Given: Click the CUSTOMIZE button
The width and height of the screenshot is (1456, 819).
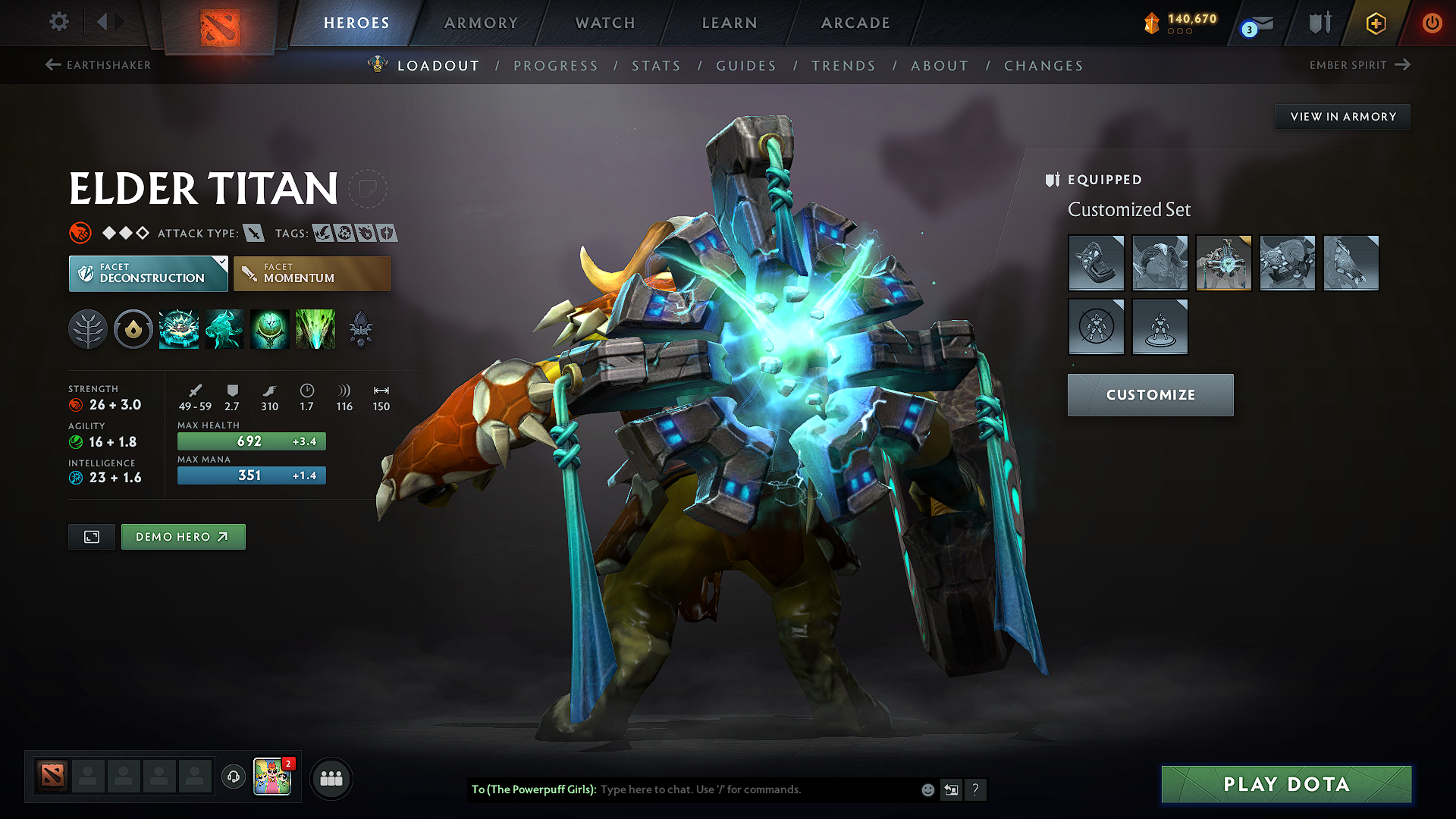Looking at the screenshot, I should point(1150,394).
